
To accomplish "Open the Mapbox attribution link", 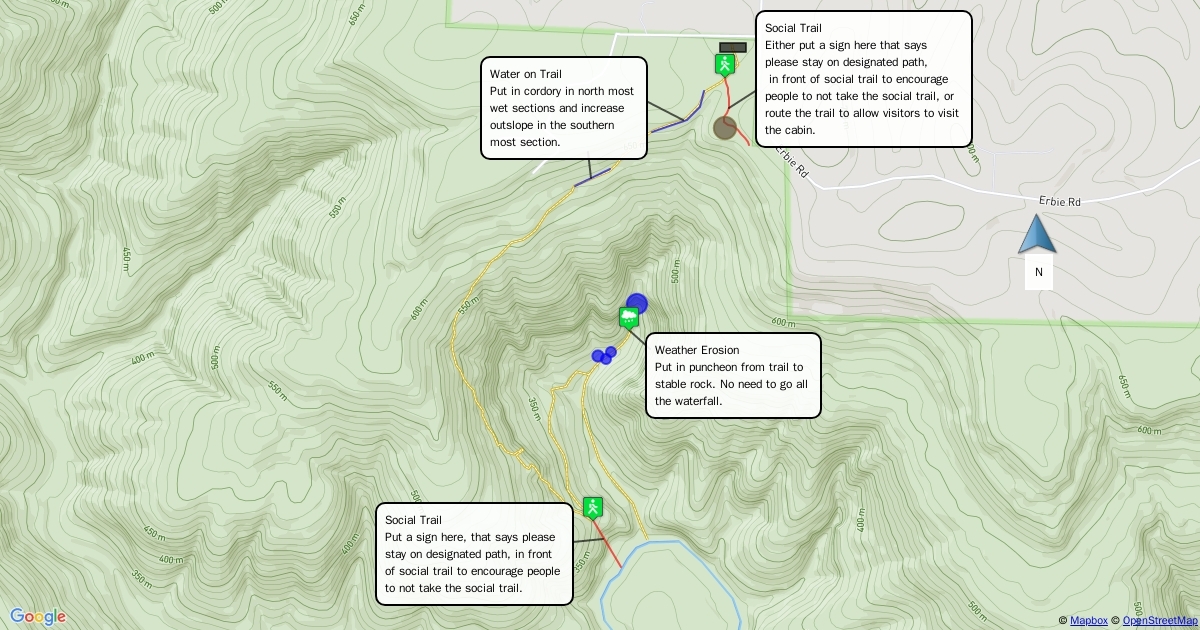I will [1088, 621].
